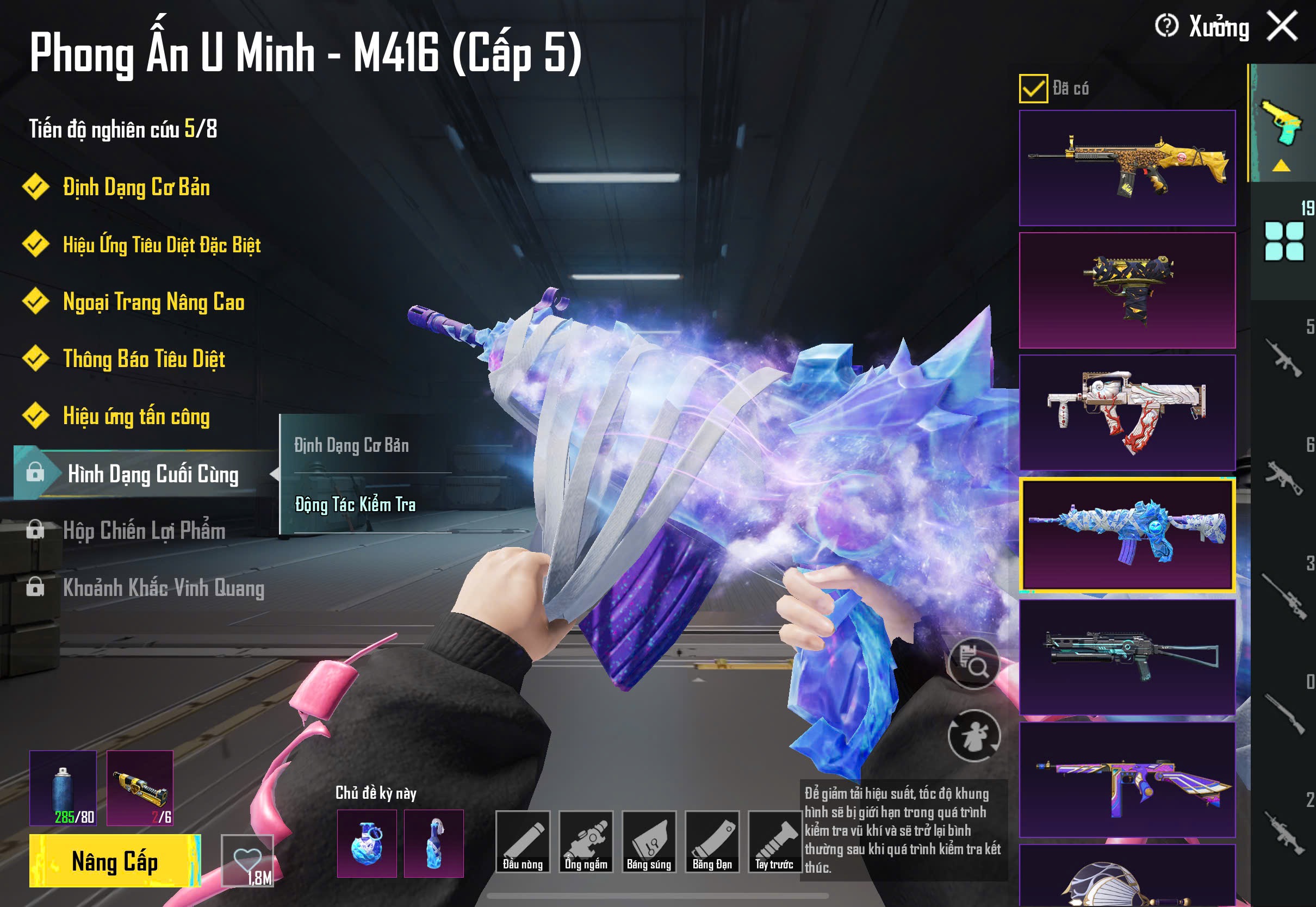Open the Hộp Chiến Lợi Phẩm entry
This screenshot has width=1316, height=907.
[144, 530]
